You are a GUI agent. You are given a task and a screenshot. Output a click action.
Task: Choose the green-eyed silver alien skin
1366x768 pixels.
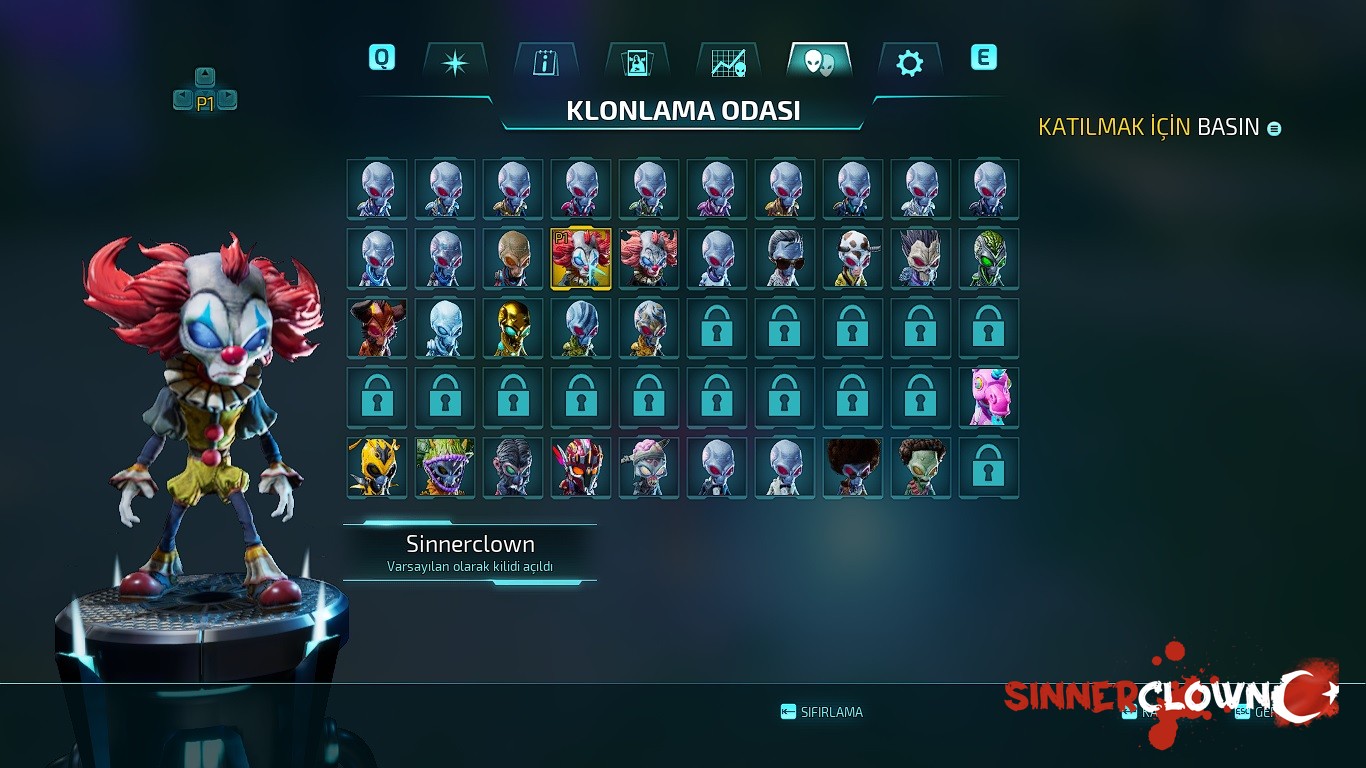pyautogui.click(x=989, y=259)
